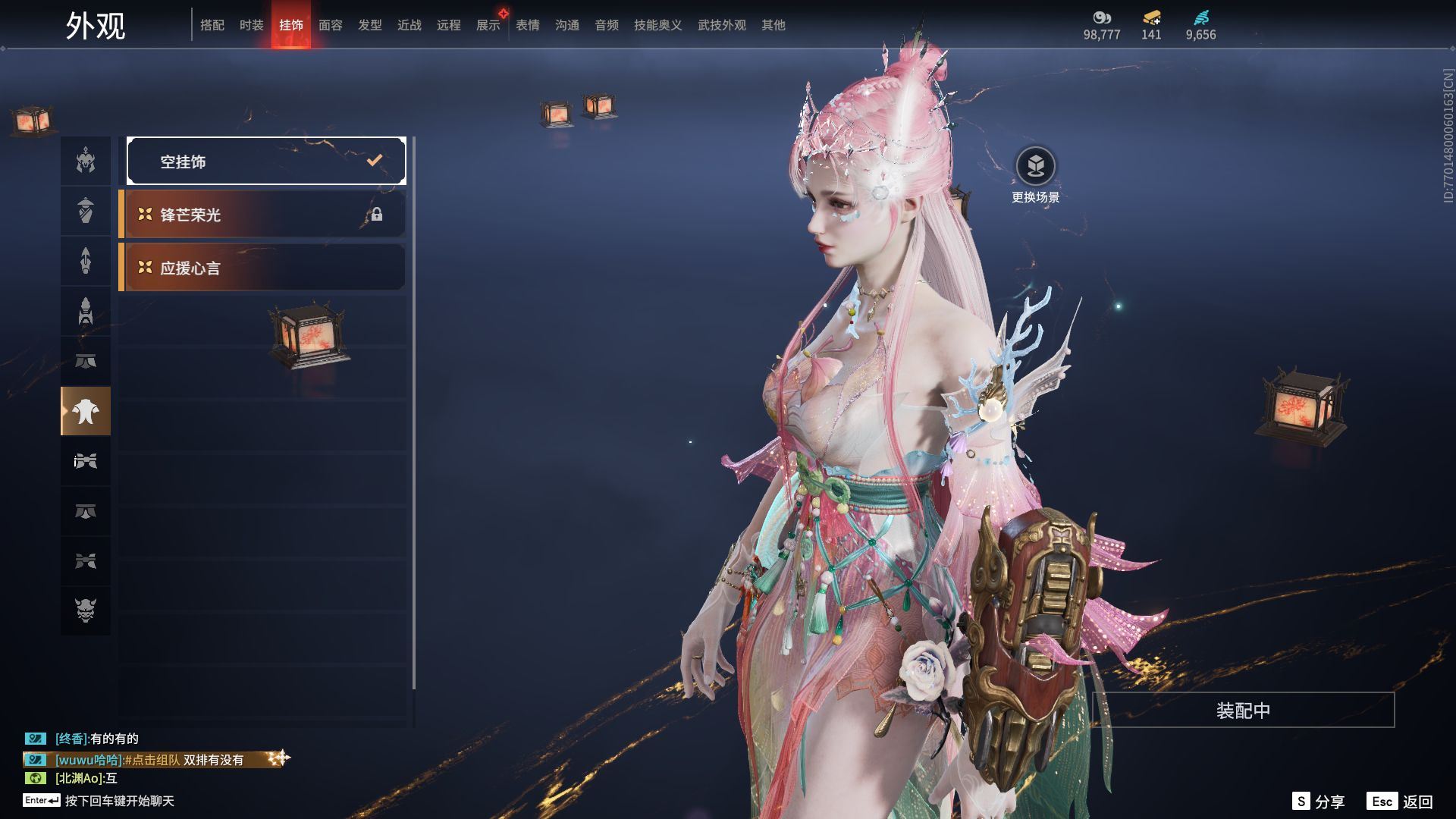
Task: Open the 时装 tab
Action: (x=252, y=25)
